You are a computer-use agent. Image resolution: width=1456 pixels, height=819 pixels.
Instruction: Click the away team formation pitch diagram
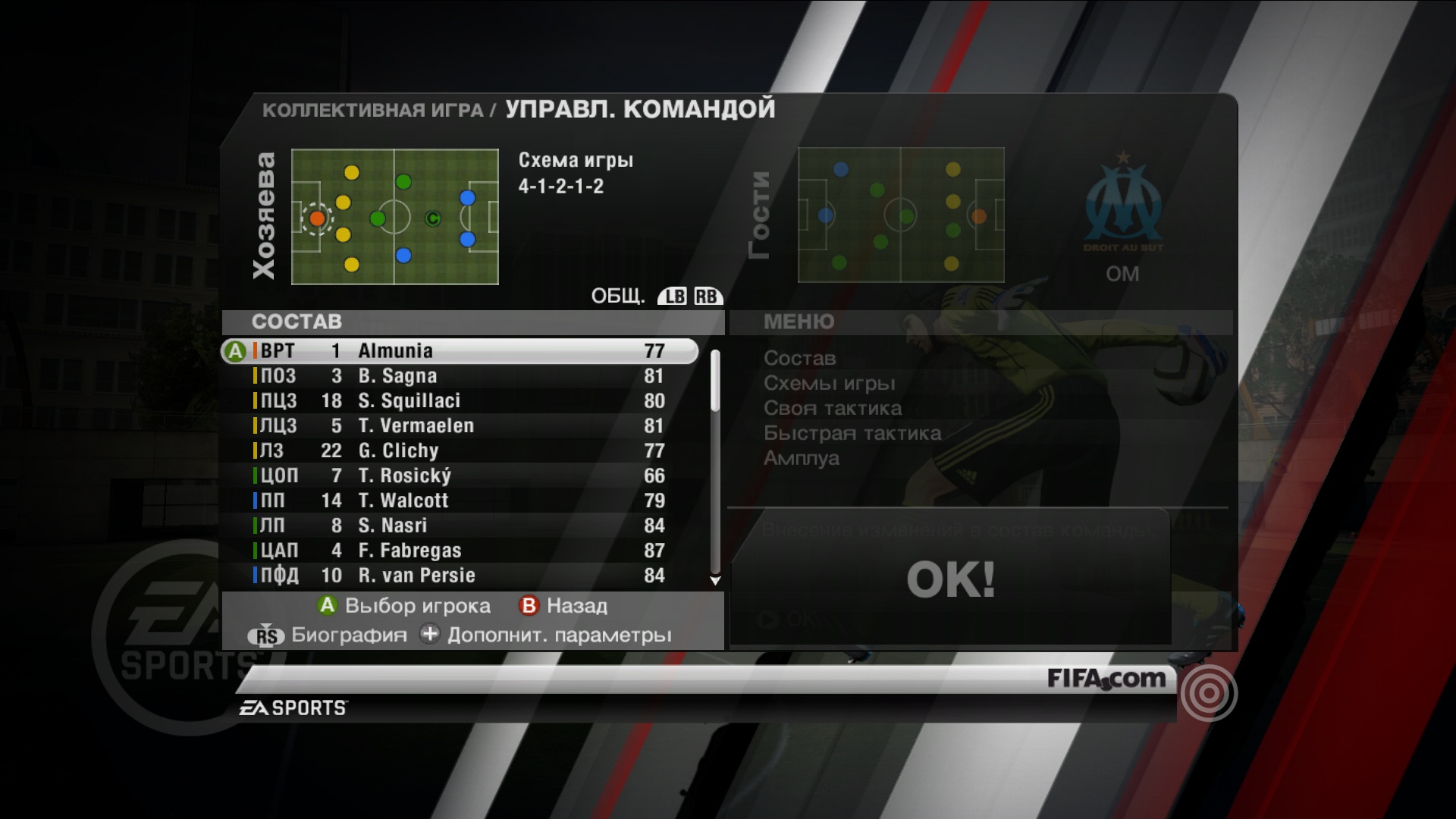pos(901,215)
